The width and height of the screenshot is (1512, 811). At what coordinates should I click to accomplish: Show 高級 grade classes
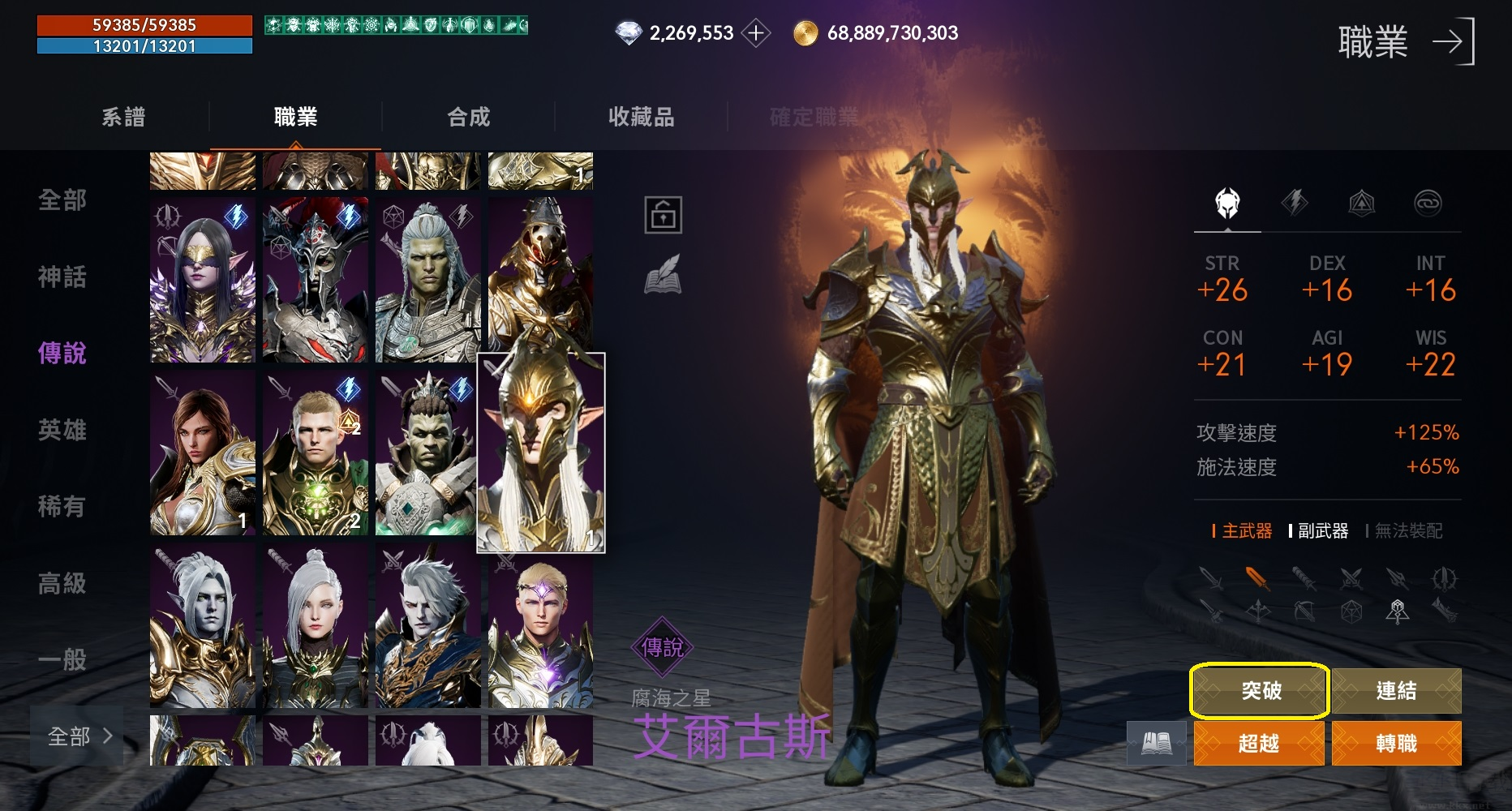(x=62, y=582)
